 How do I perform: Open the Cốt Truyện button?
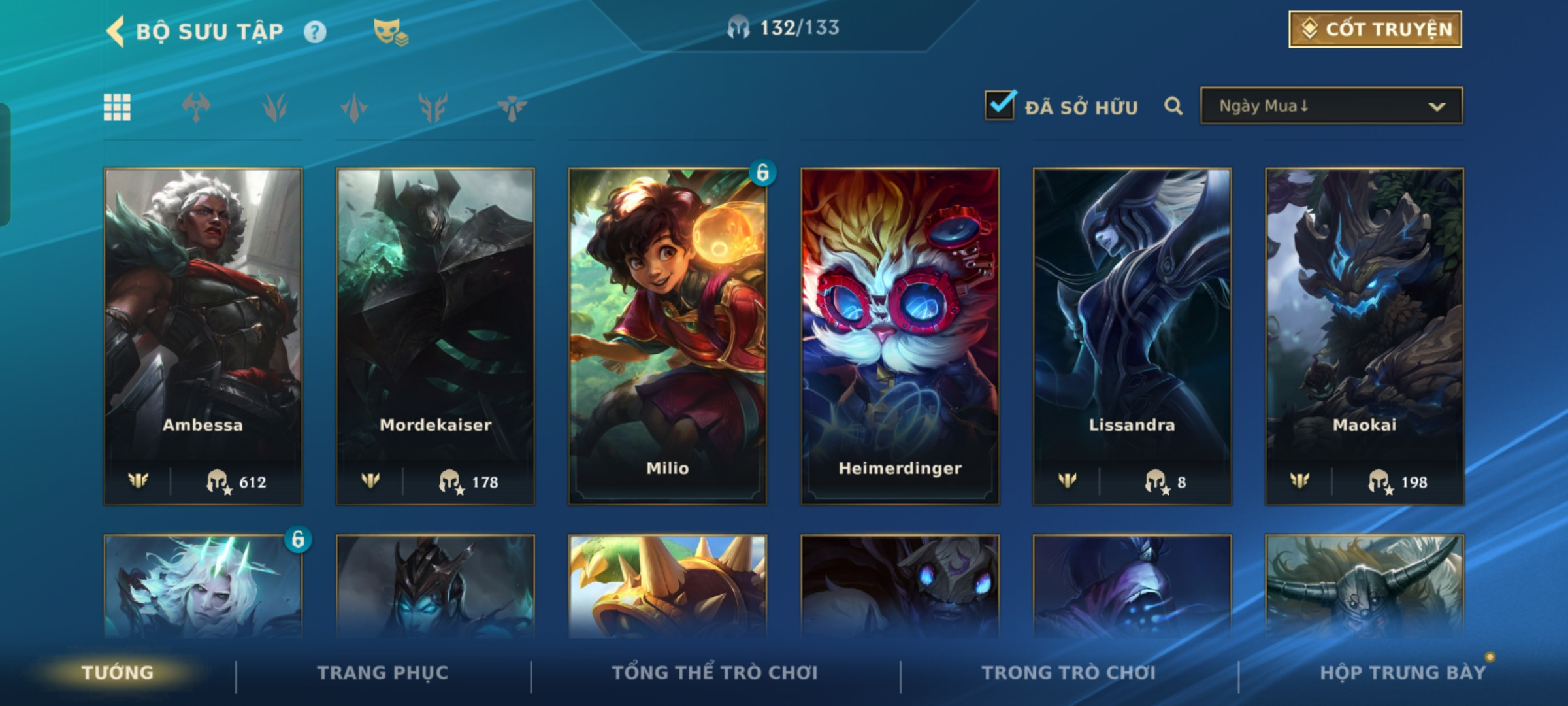click(1375, 29)
